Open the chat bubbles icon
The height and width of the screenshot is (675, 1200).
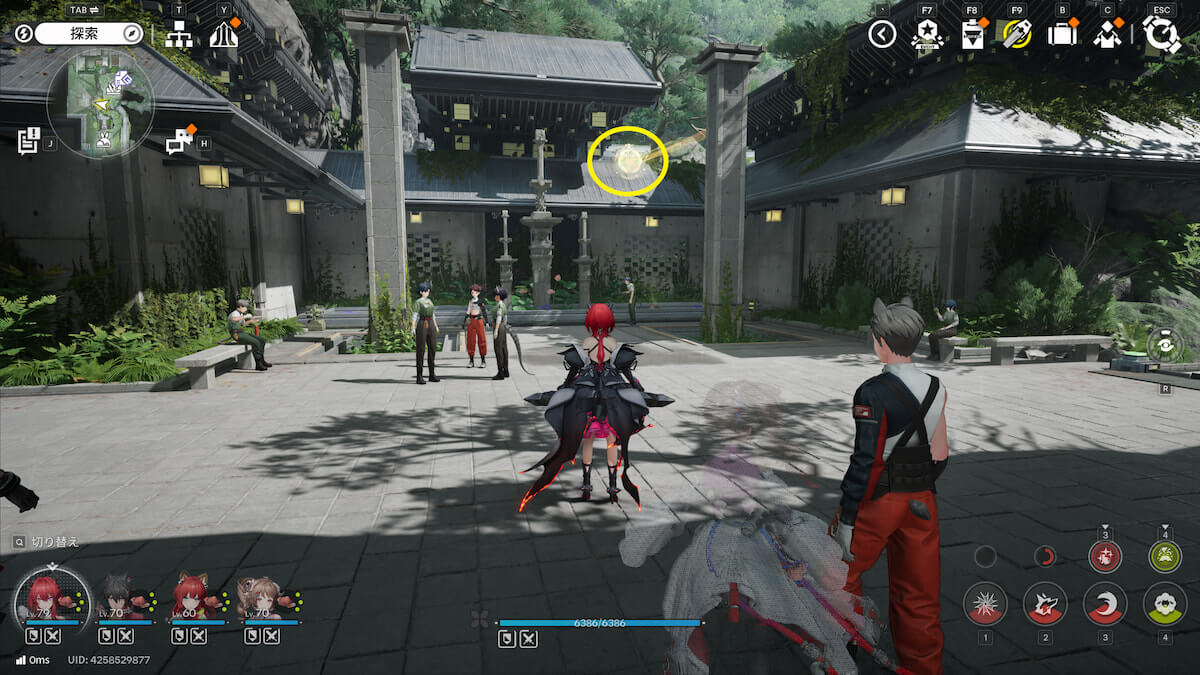[x=179, y=141]
